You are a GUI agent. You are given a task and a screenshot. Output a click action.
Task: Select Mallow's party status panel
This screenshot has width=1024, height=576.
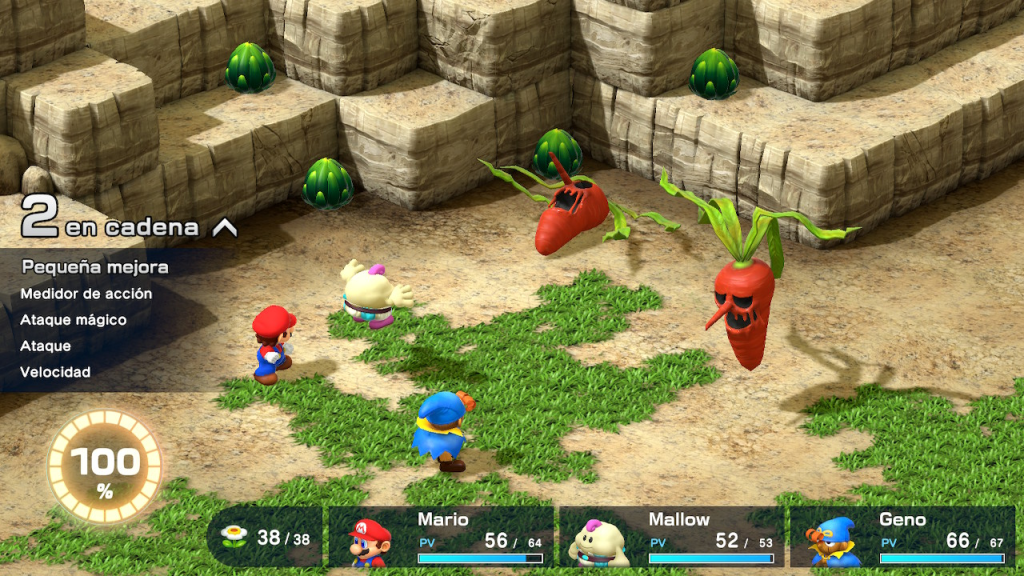click(x=670, y=537)
